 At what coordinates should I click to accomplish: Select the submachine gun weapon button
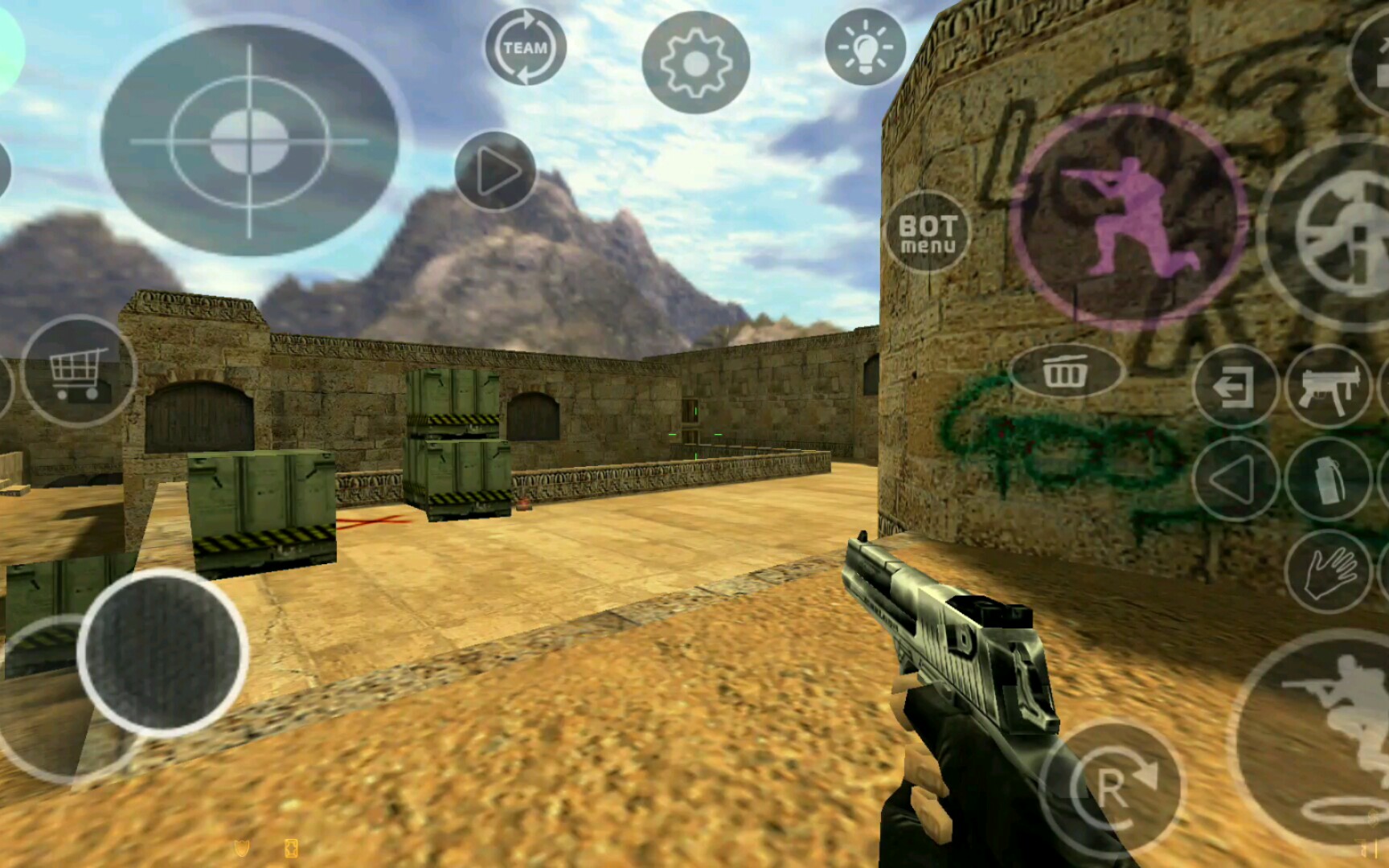tap(1327, 387)
